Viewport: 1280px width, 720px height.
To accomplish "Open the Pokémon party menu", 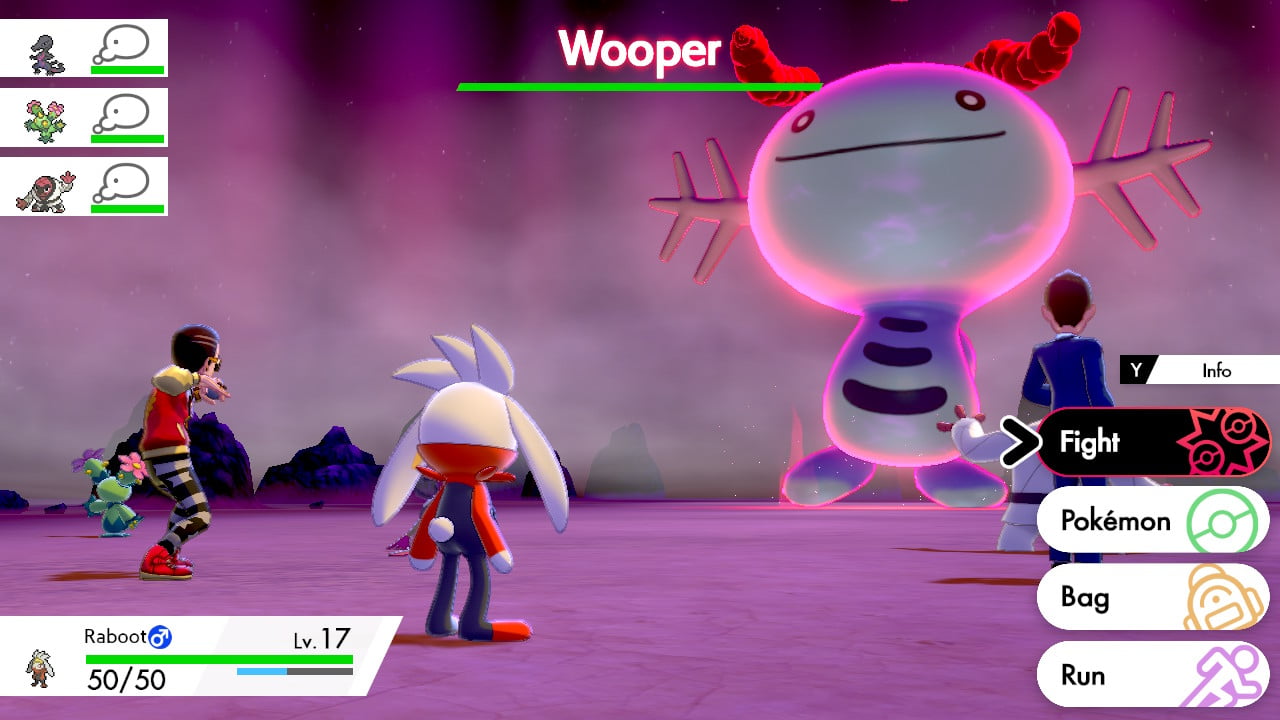I will pyautogui.click(x=1152, y=520).
